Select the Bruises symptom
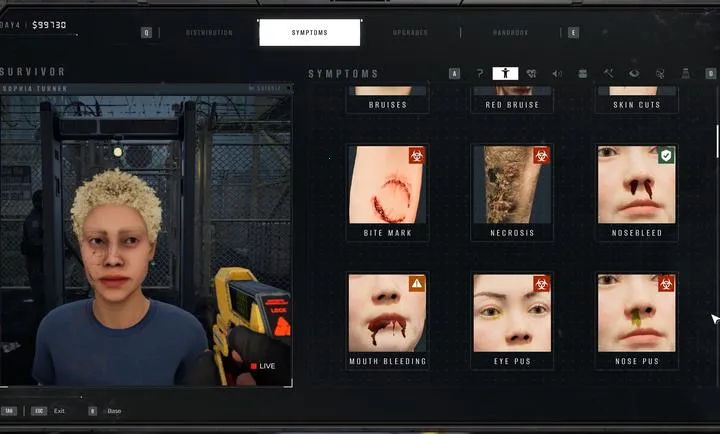Image resolution: width=720 pixels, height=434 pixels. 387,100
